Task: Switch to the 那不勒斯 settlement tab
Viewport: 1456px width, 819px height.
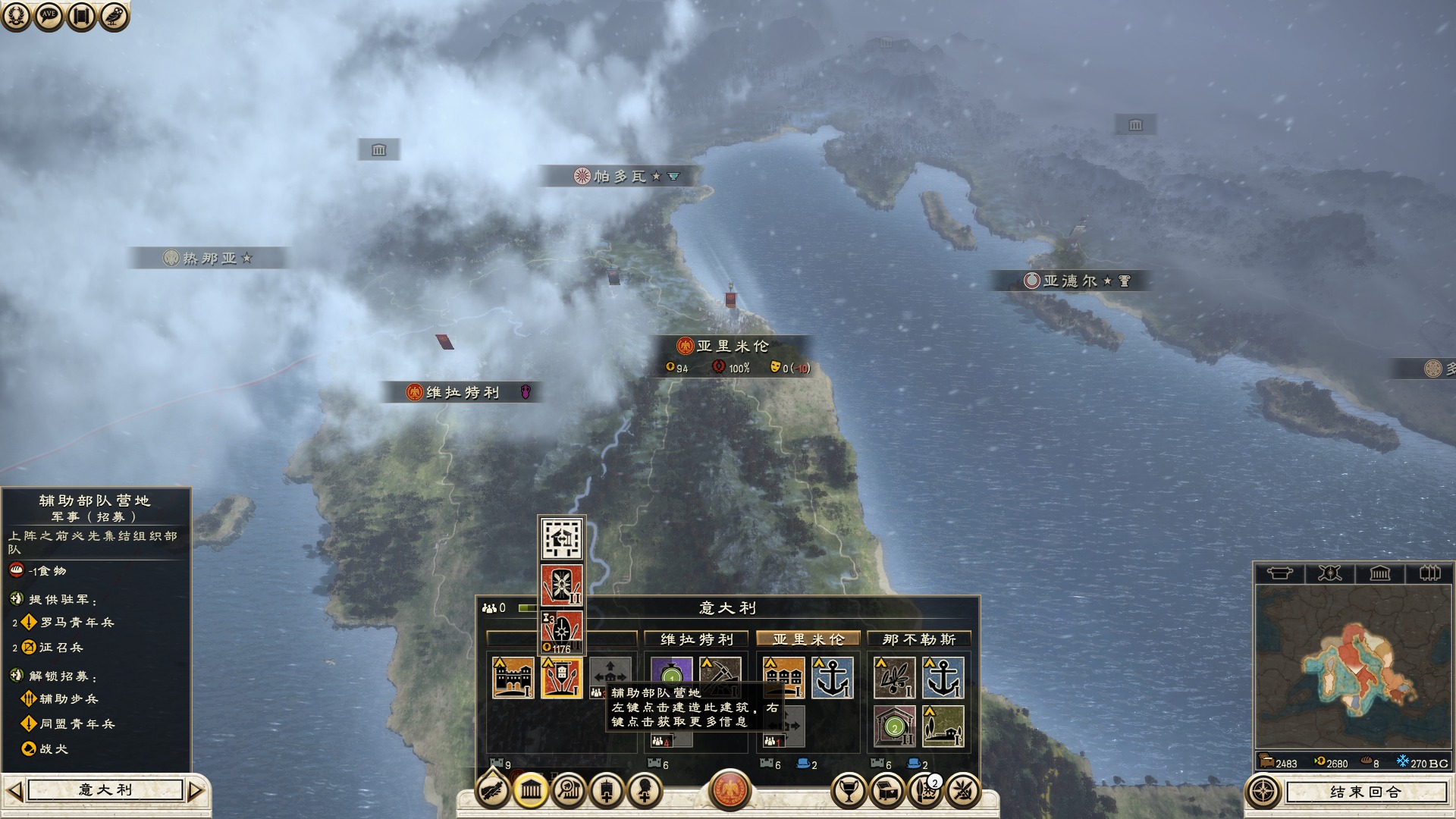Action: point(919,639)
